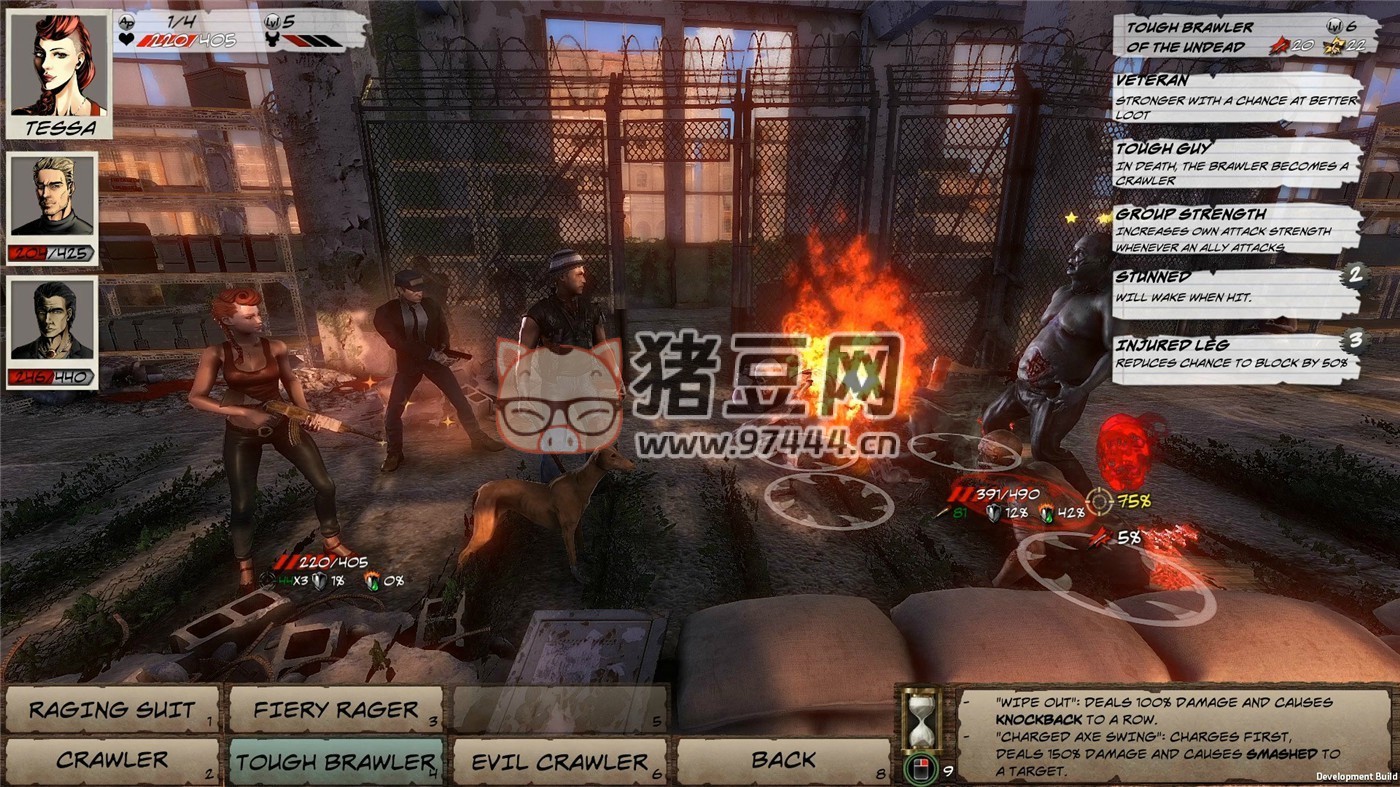Click the Stunned status effect entry
Viewport: 1400px width, 787px height.
coord(1238,287)
